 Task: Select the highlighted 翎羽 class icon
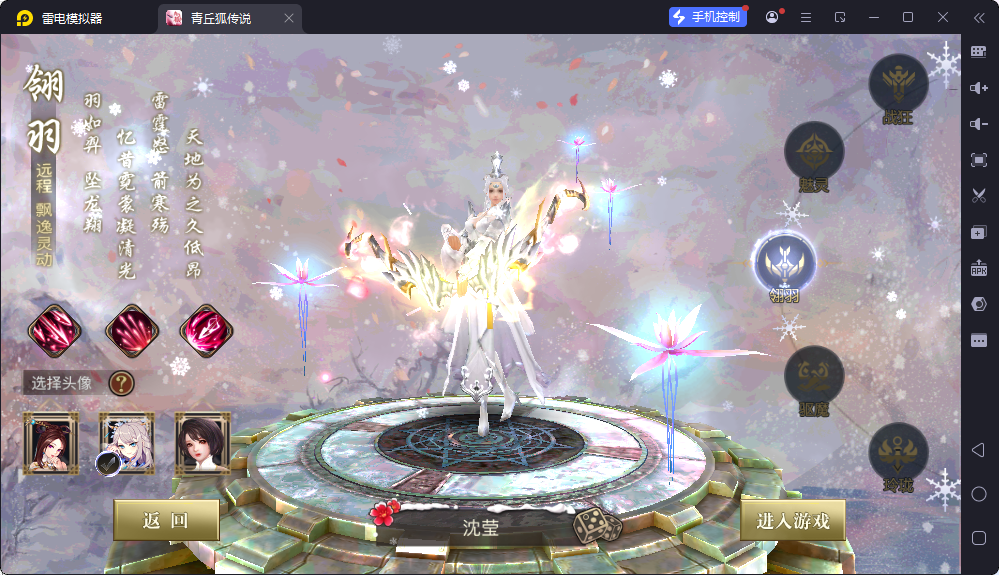[785, 263]
